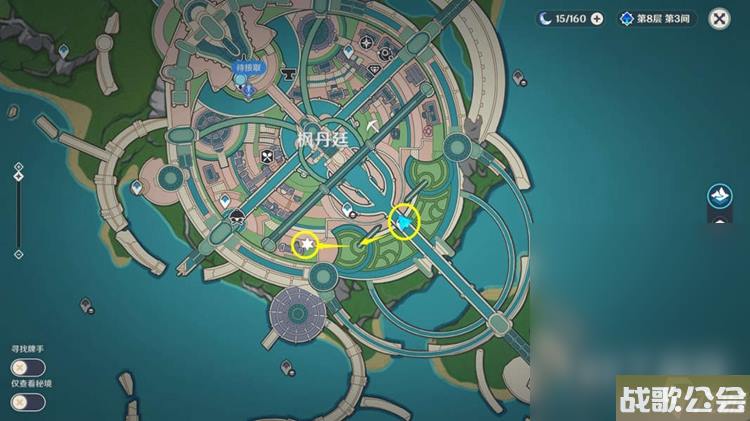Select the blue teleport waypoint circled in yellow
The height and width of the screenshot is (421, 750).
[x=404, y=221]
